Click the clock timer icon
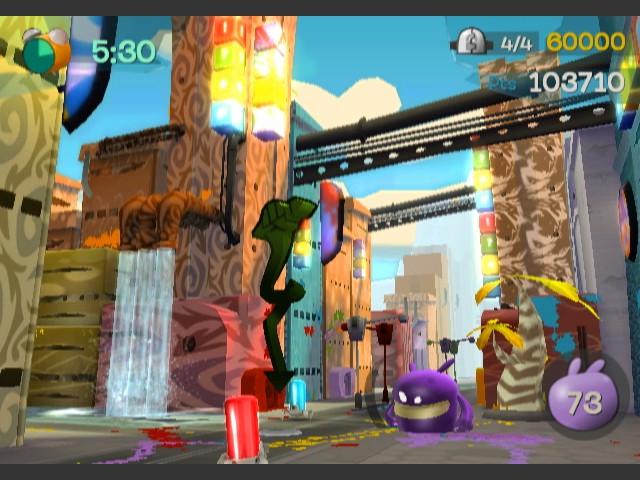 [x=45, y=50]
